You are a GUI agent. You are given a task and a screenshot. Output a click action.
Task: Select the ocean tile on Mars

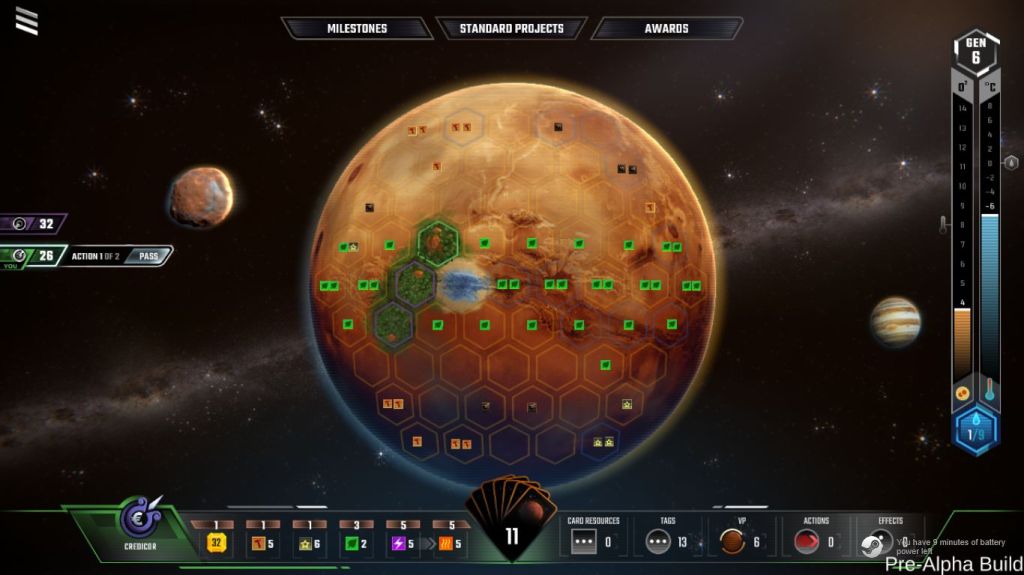461,285
